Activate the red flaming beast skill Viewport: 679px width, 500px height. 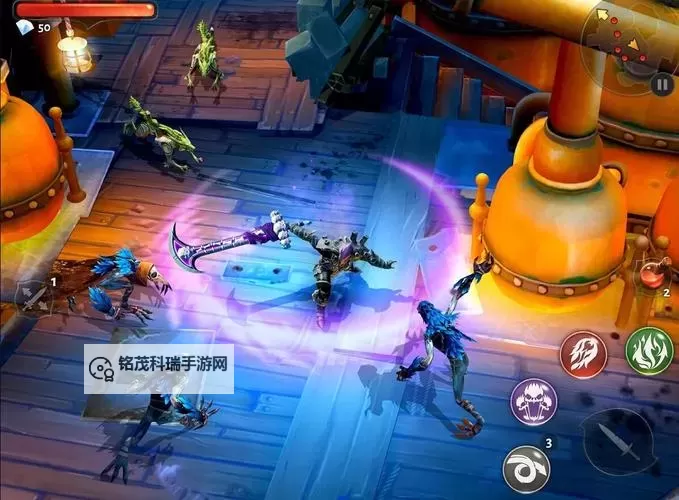[583, 354]
